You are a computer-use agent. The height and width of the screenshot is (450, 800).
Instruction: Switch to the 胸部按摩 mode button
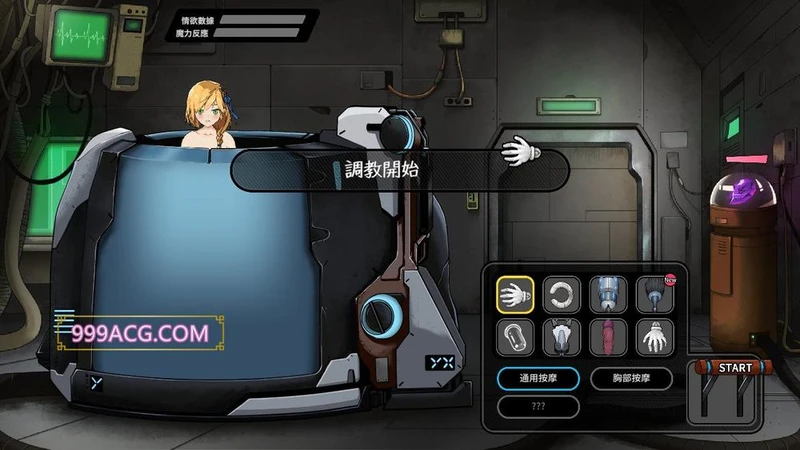(630, 379)
